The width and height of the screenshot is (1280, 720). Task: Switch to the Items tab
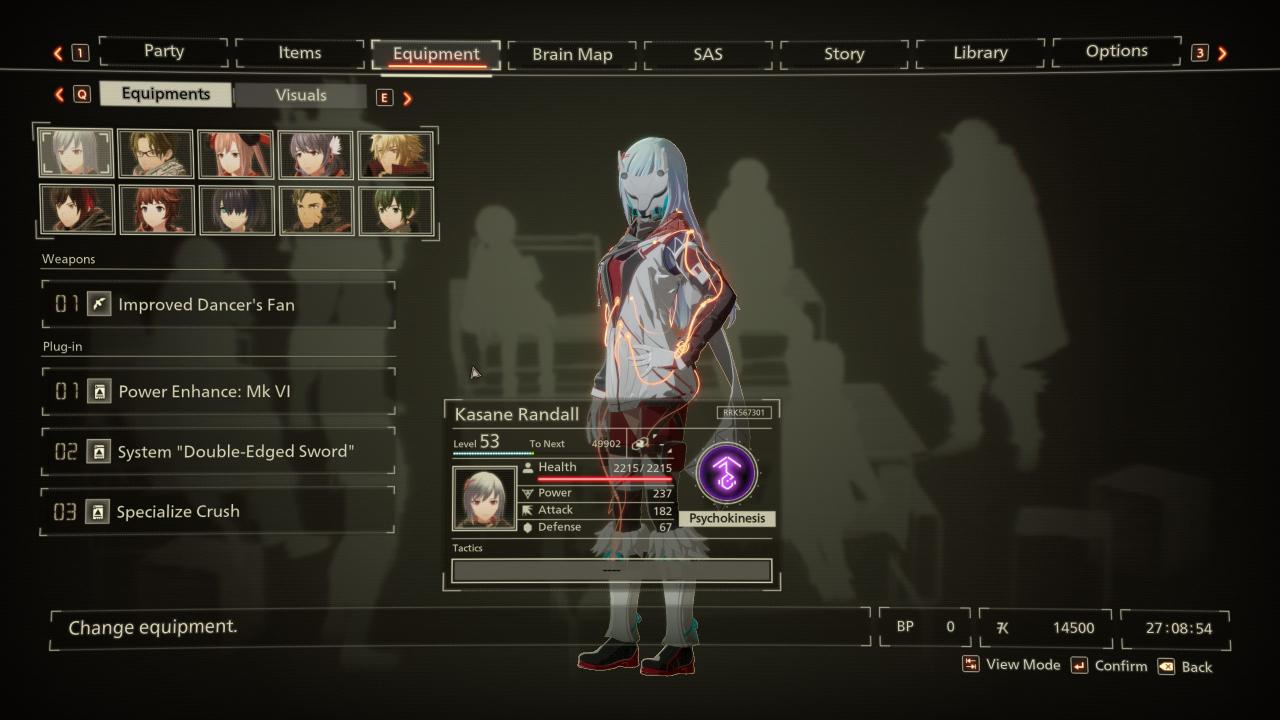tap(300, 53)
